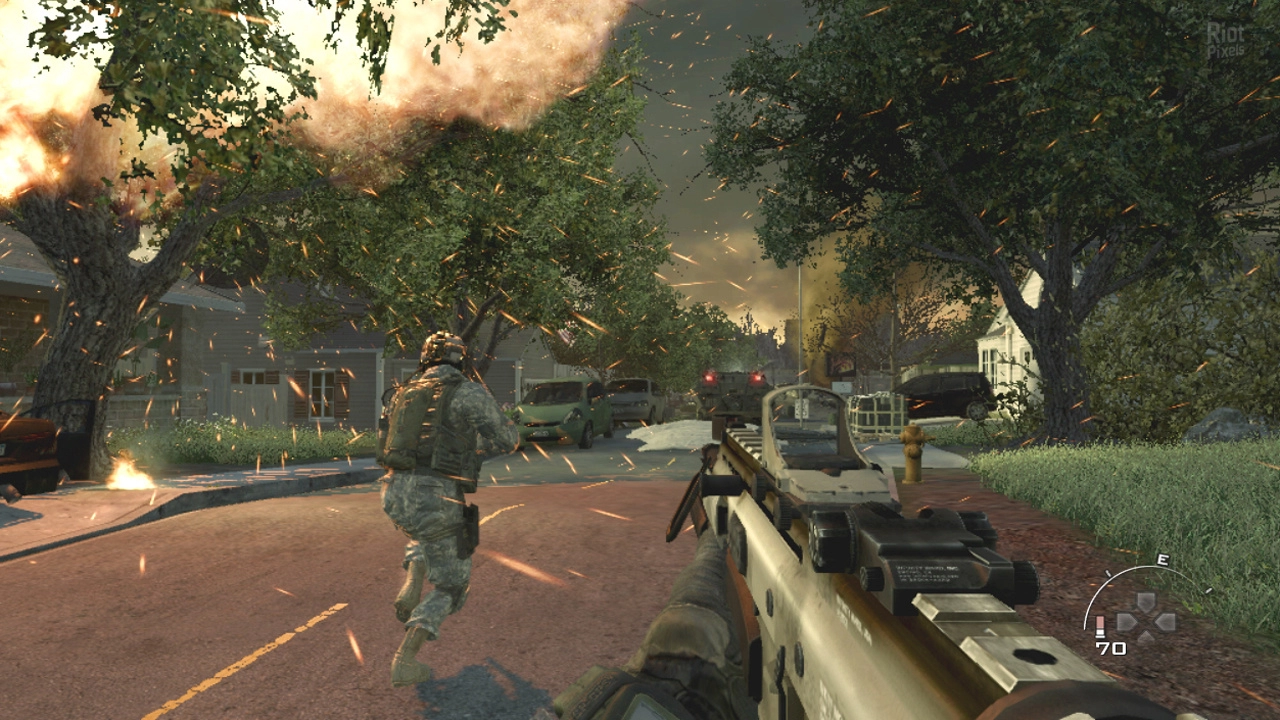
Task: Click the shotgun shell ammo icon
Action: (1101, 627)
